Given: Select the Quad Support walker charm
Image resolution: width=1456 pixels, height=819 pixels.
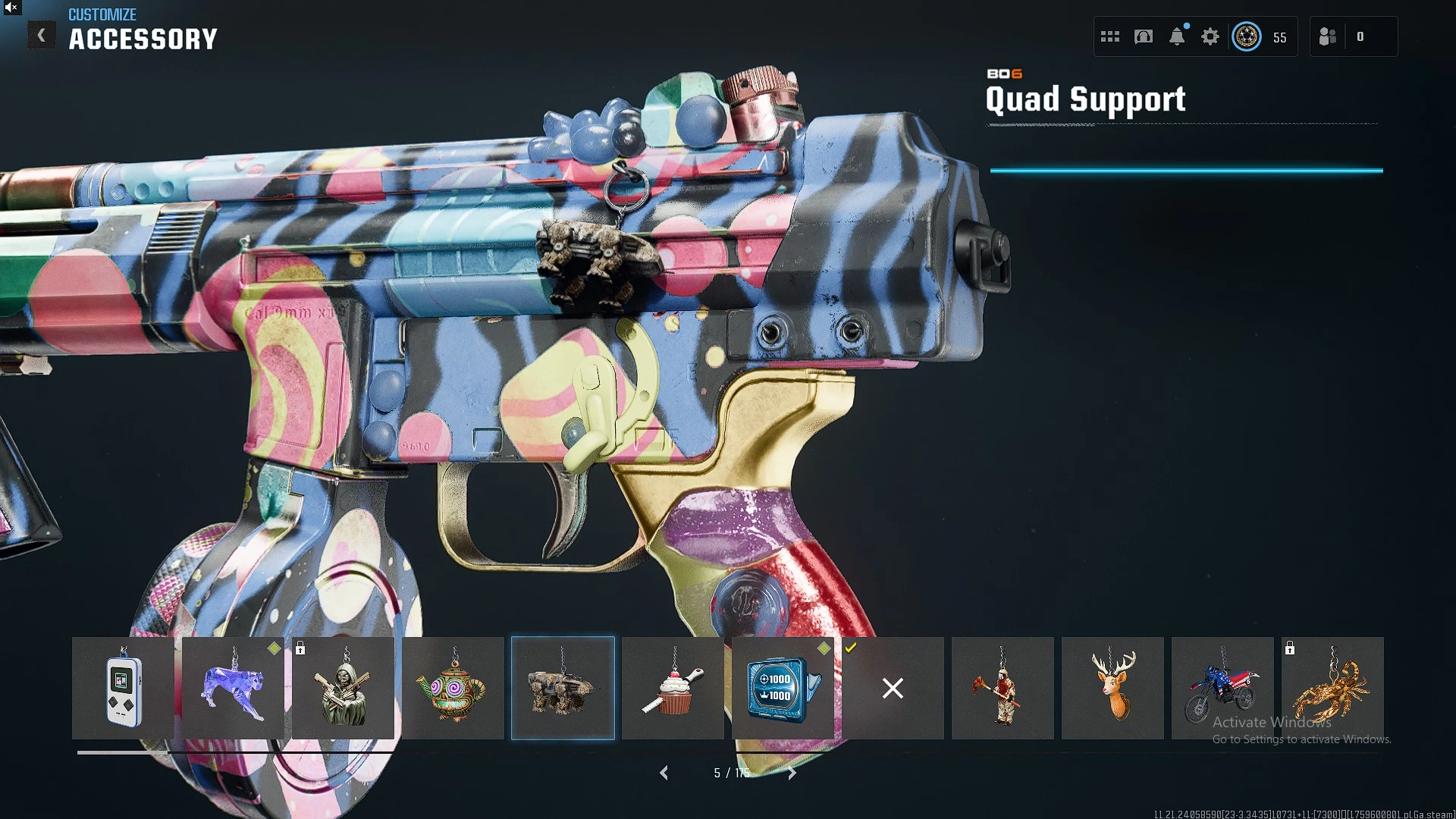Looking at the screenshot, I should (x=563, y=688).
